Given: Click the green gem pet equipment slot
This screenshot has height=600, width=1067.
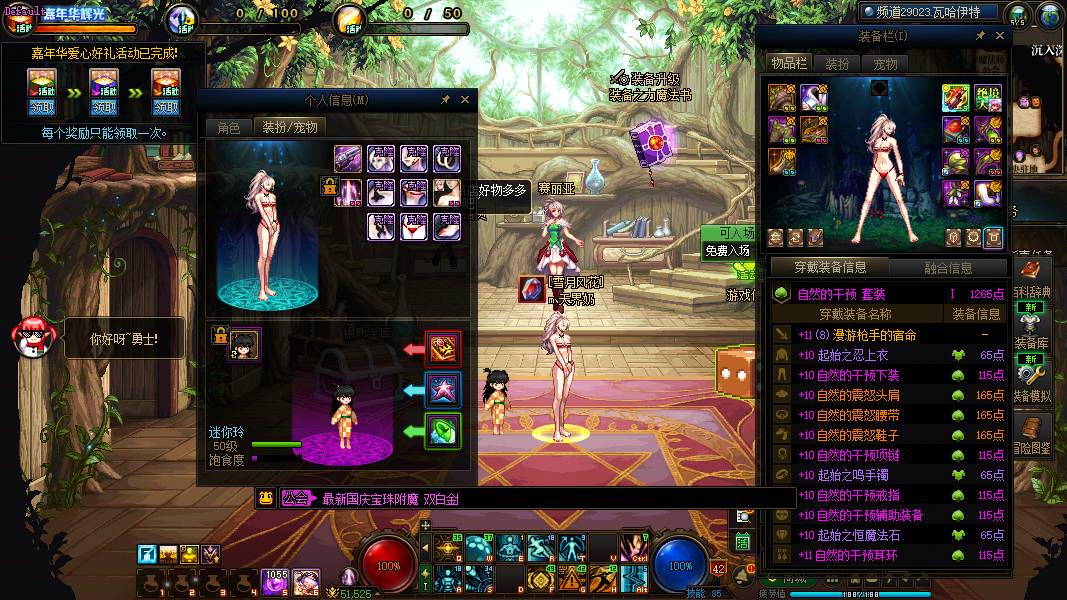Looking at the screenshot, I should click(x=443, y=431).
